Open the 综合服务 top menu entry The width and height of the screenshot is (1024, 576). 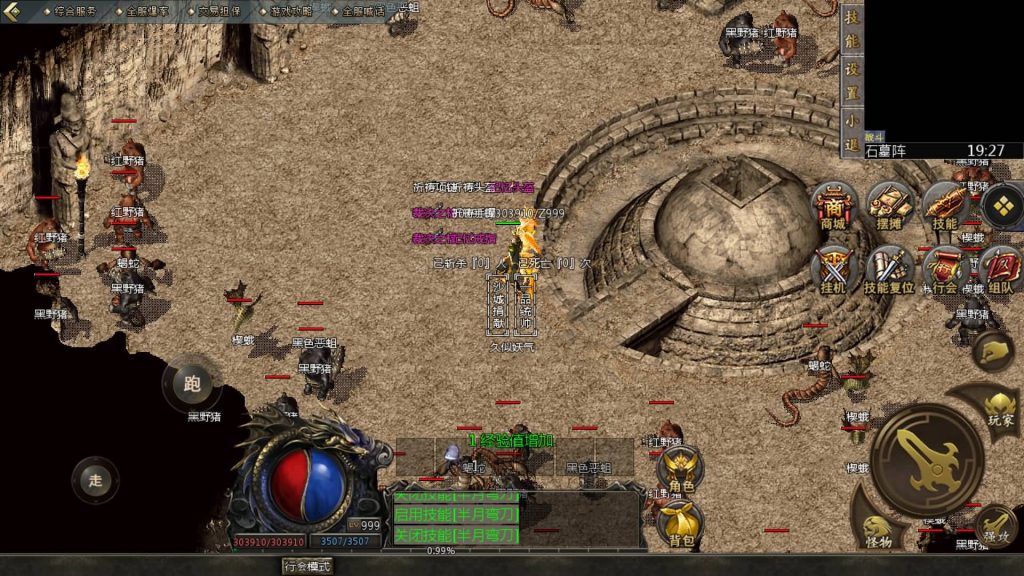pos(75,11)
